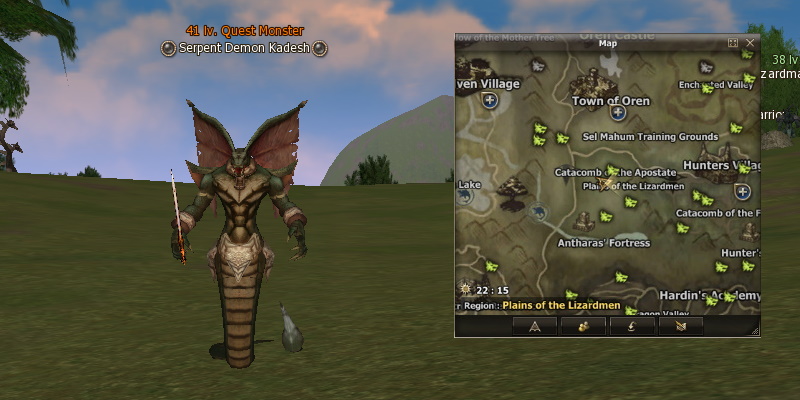Toggle the Map window size button
Viewport: 800px width, 400px height.
point(733,43)
